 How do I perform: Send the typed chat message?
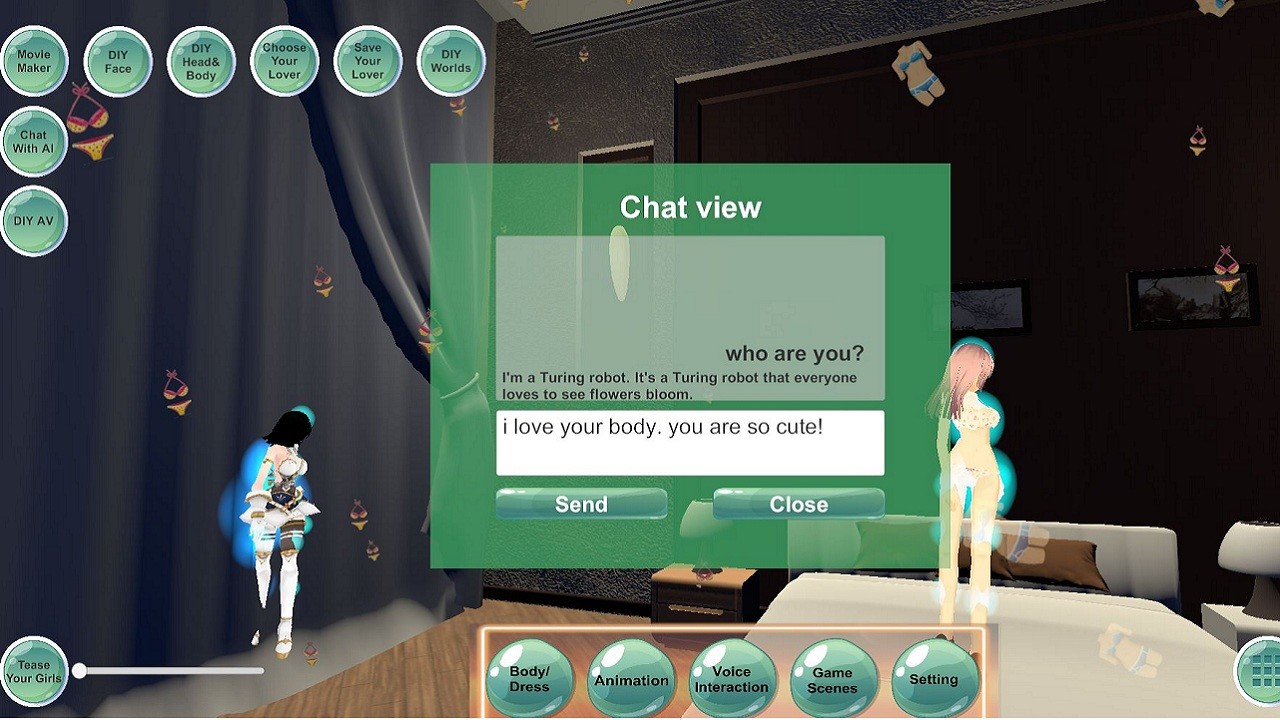point(580,504)
